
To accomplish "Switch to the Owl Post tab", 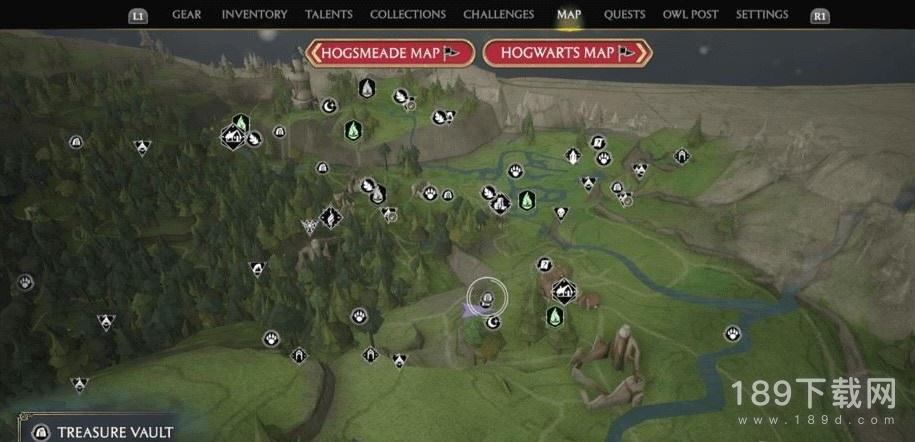I will point(692,15).
